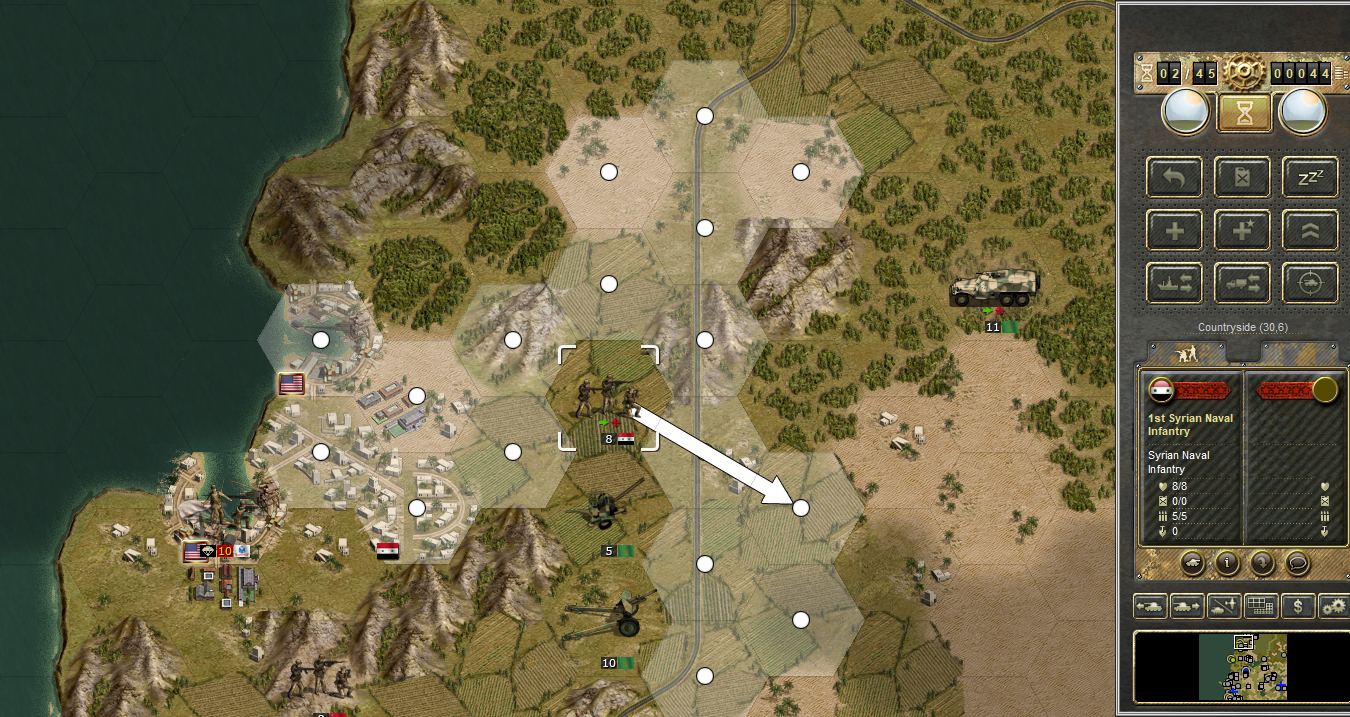Click the minimap
The width and height of the screenshot is (1350, 717).
(1242, 667)
